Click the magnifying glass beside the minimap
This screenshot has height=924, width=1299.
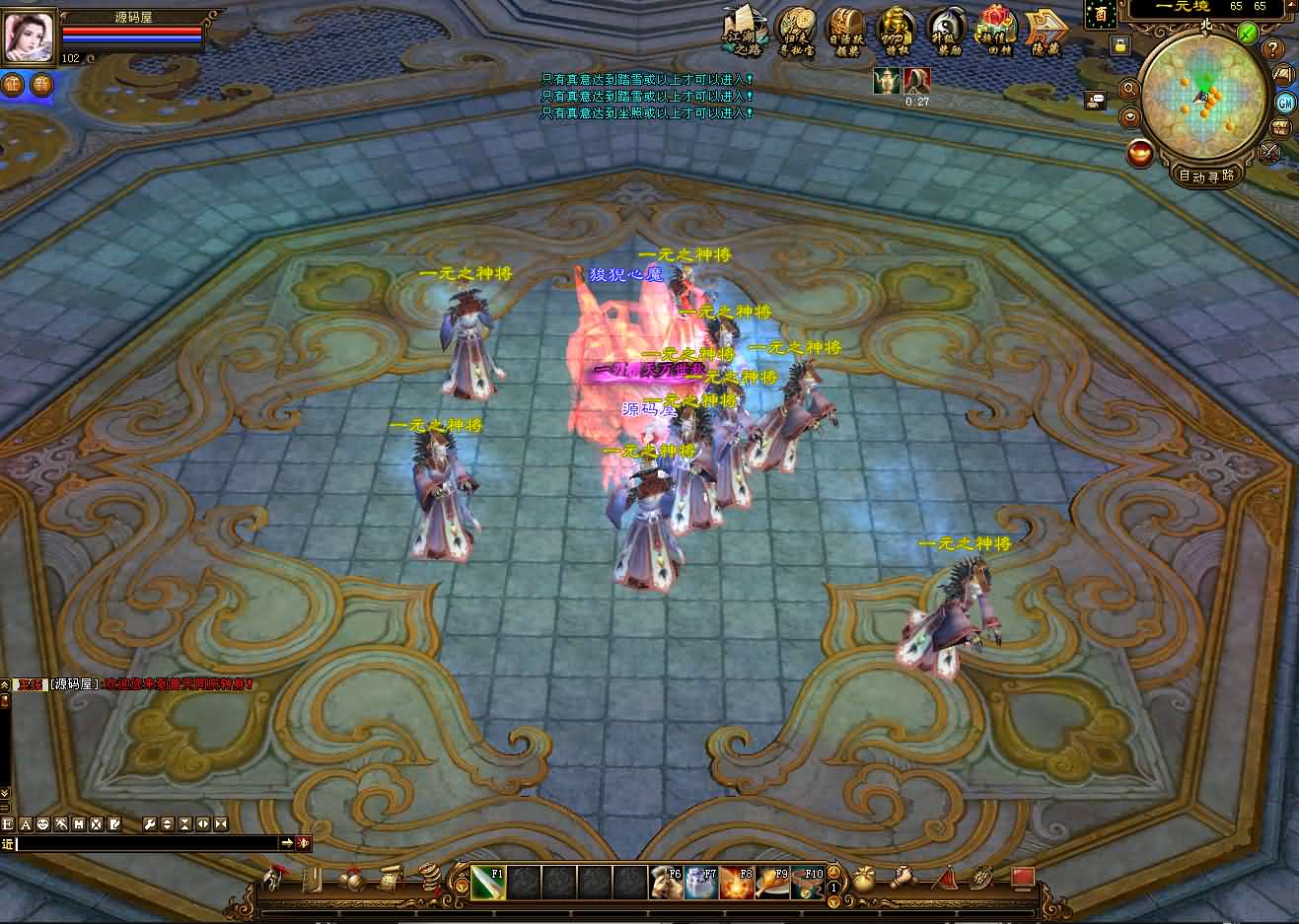[1129, 90]
